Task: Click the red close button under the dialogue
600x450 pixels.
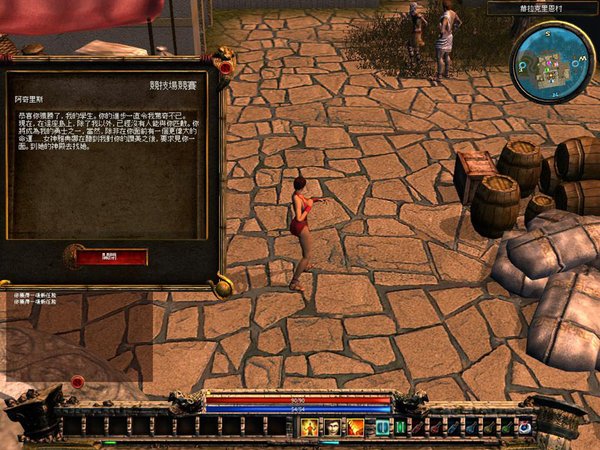Action: point(111,257)
